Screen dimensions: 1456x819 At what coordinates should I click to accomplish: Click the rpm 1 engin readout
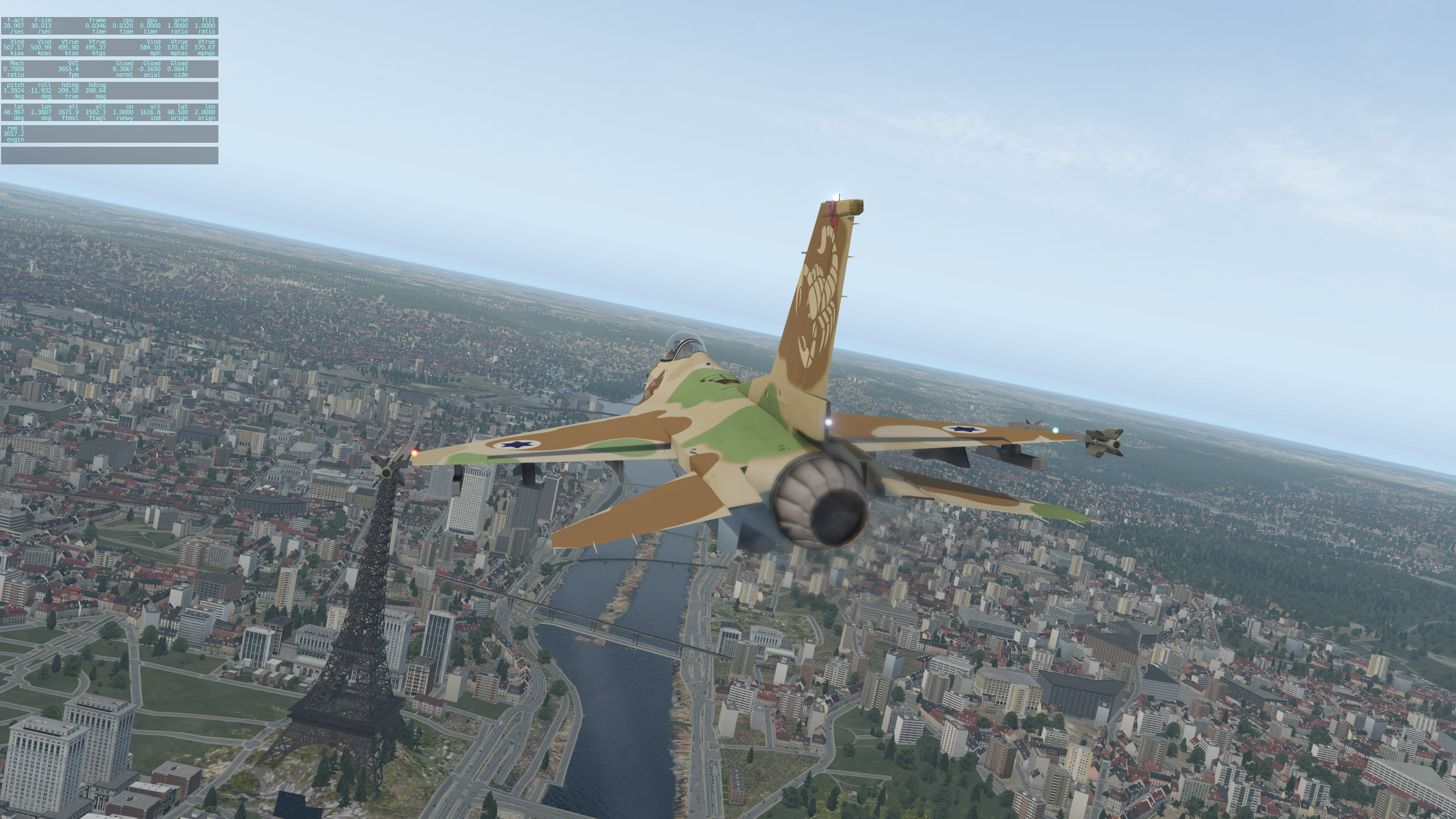click(x=14, y=134)
